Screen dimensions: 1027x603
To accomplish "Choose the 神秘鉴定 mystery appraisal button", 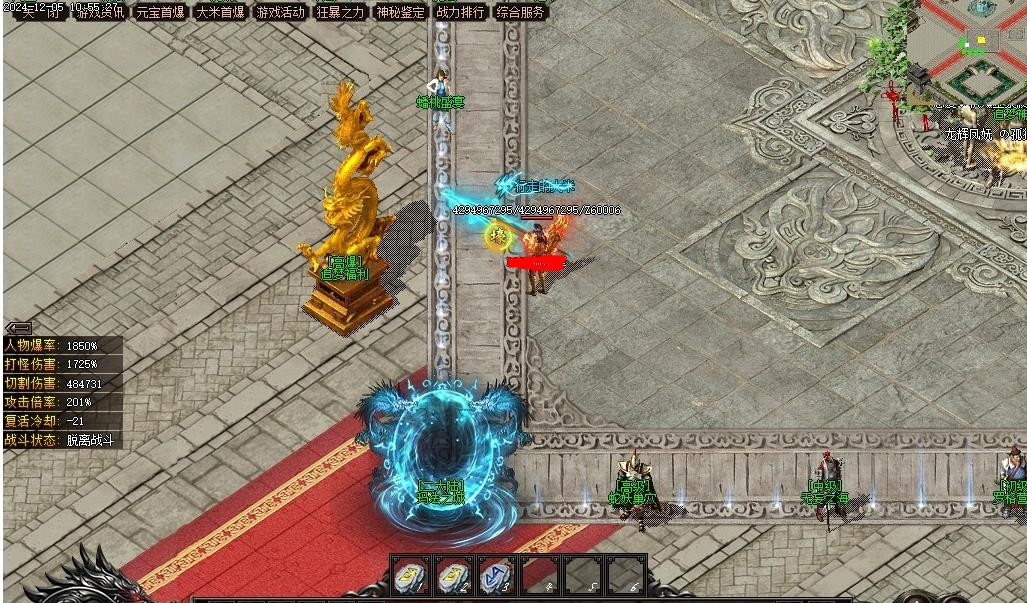I will point(400,12).
